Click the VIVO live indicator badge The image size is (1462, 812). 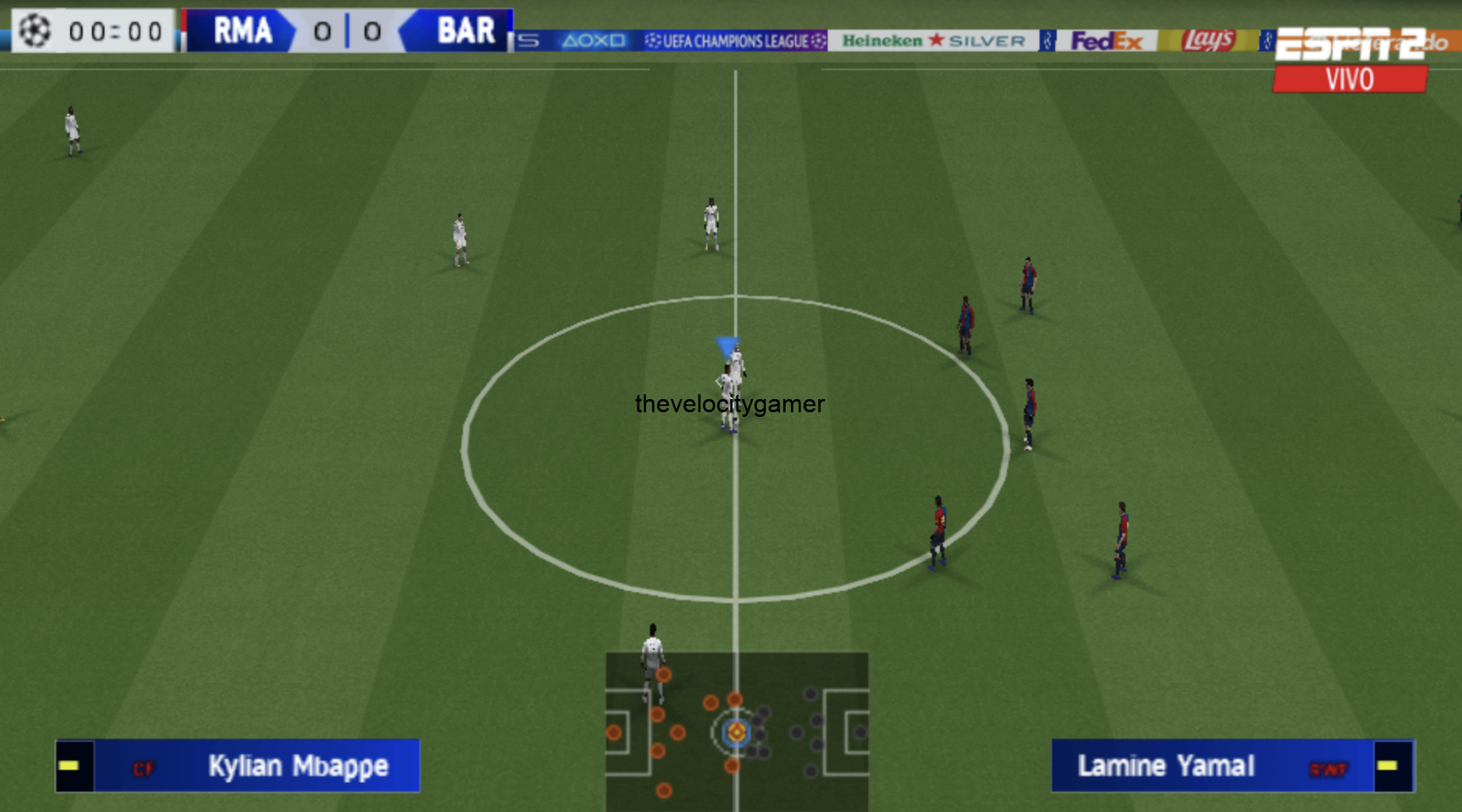[x=1349, y=79]
